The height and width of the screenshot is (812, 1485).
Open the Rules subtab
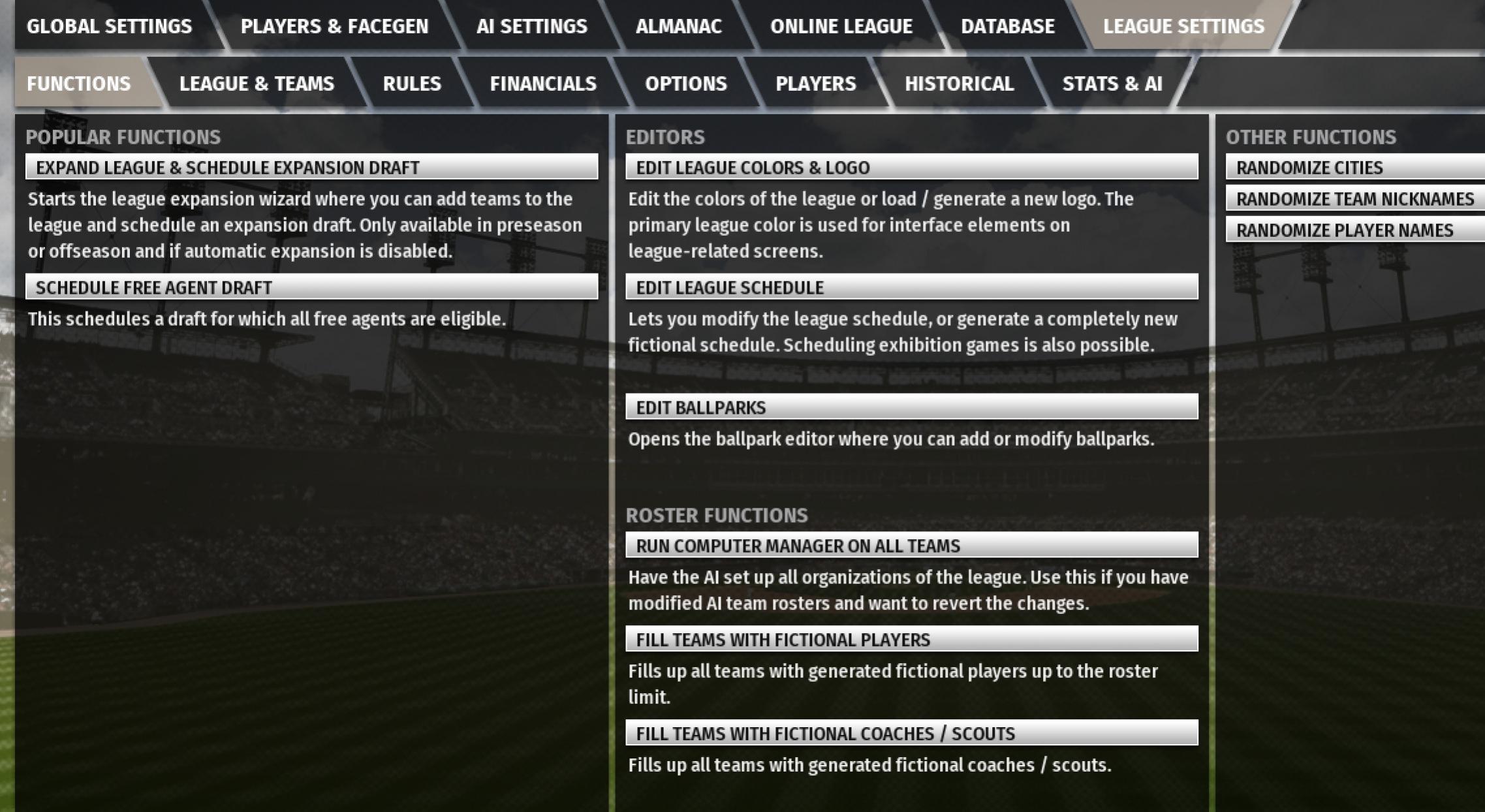click(x=412, y=84)
